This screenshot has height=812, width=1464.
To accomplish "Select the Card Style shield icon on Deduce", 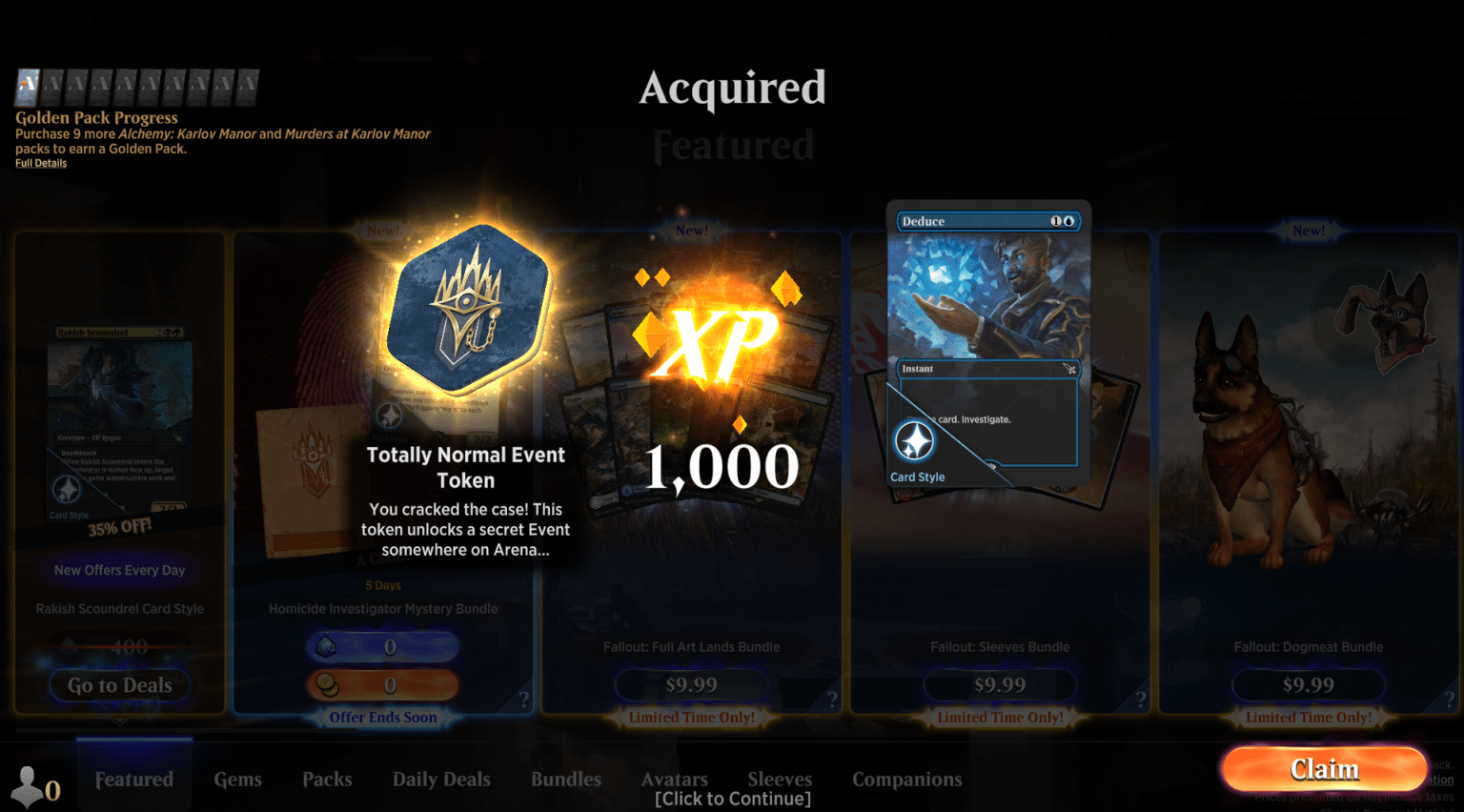I will coord(913,440).
